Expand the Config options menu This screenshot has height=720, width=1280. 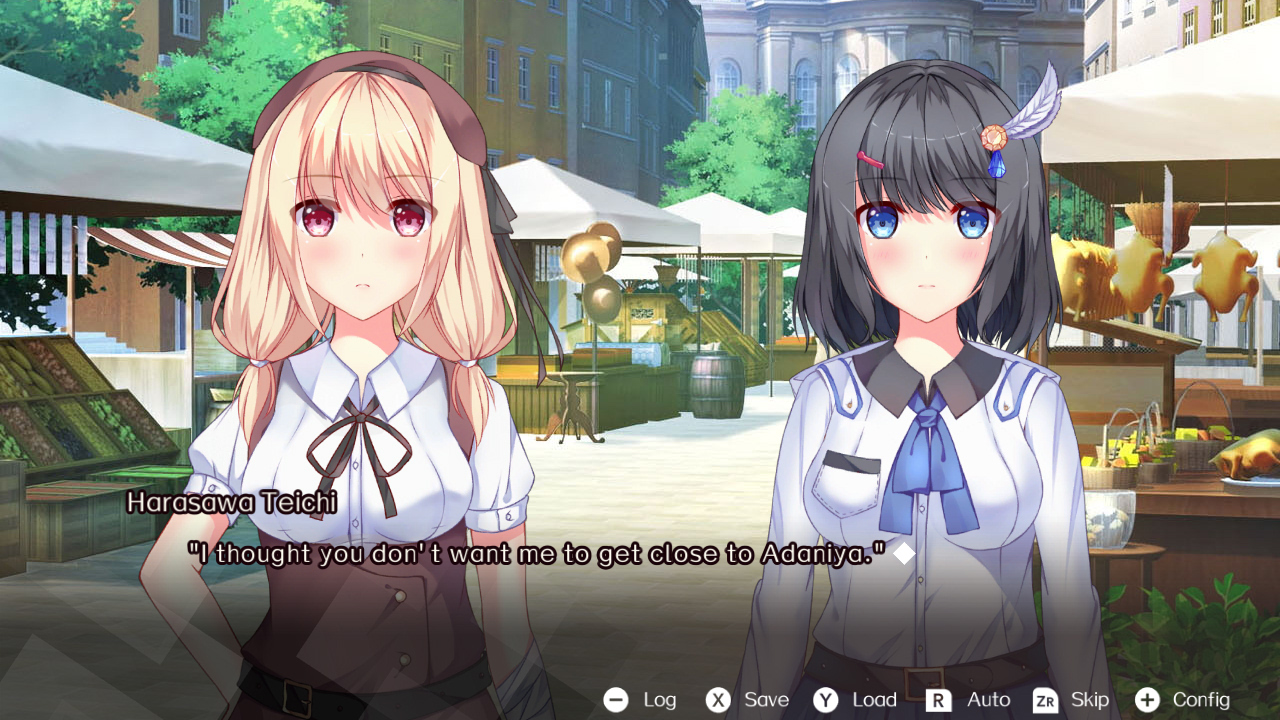coord(1201,700)
